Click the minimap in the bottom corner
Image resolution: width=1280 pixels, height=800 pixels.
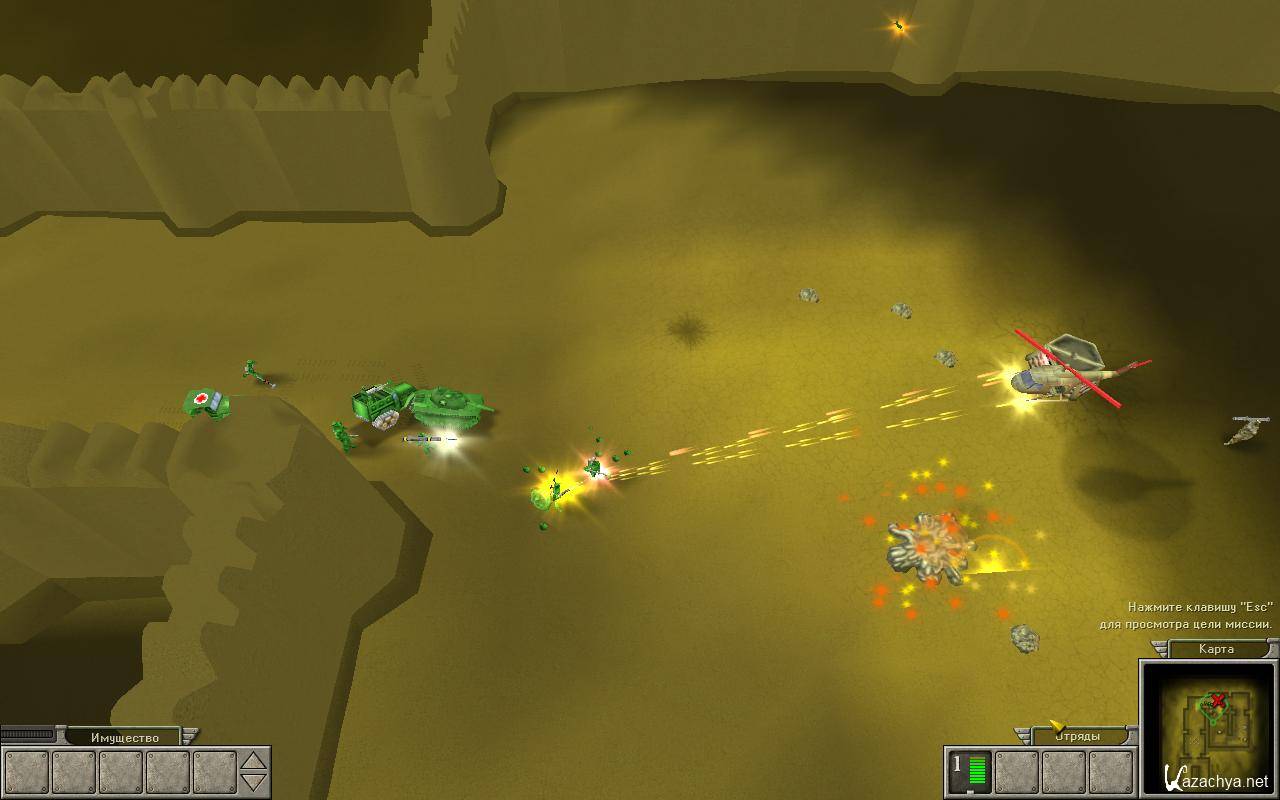1206,726
